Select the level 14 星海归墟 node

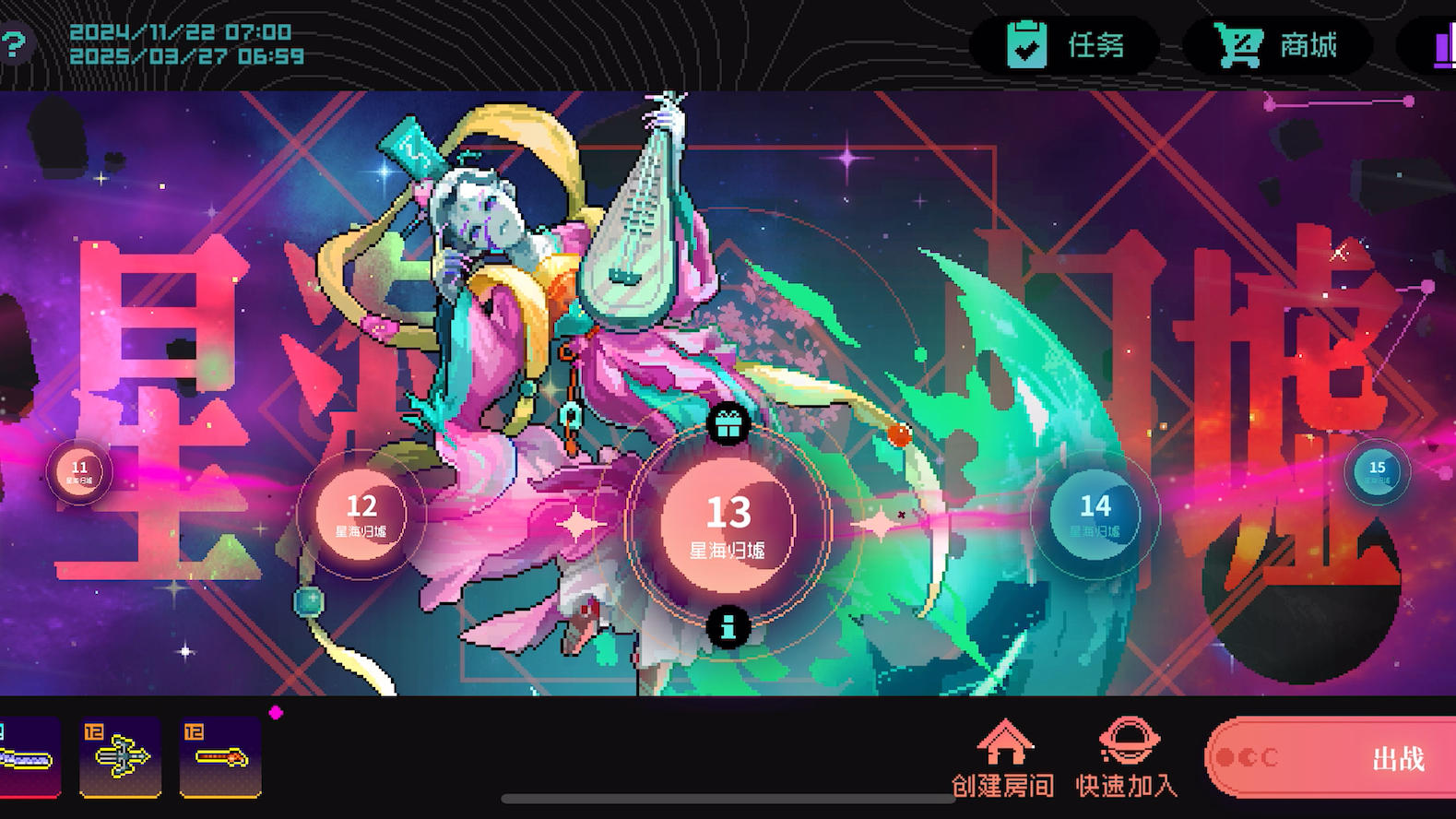click(1095, 516)
